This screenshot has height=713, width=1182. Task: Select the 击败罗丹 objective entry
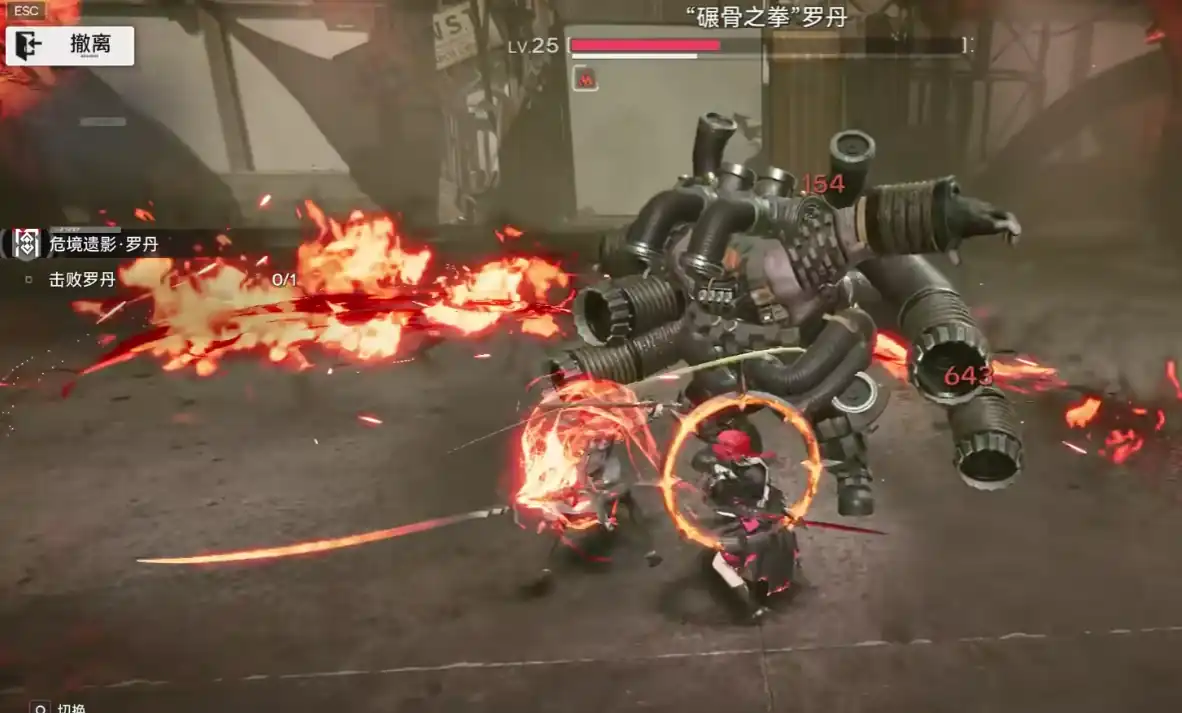click(83, 280)
